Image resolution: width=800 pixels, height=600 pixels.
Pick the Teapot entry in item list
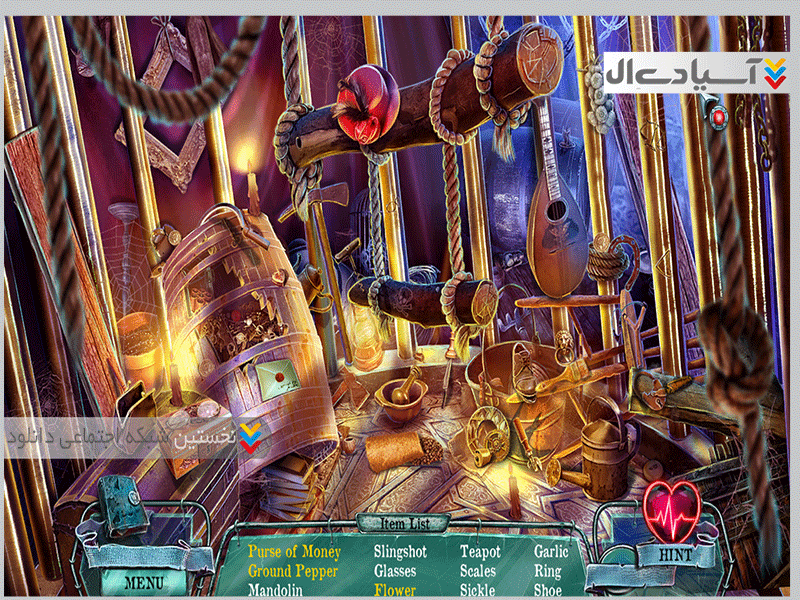click(x=480, y=552)
